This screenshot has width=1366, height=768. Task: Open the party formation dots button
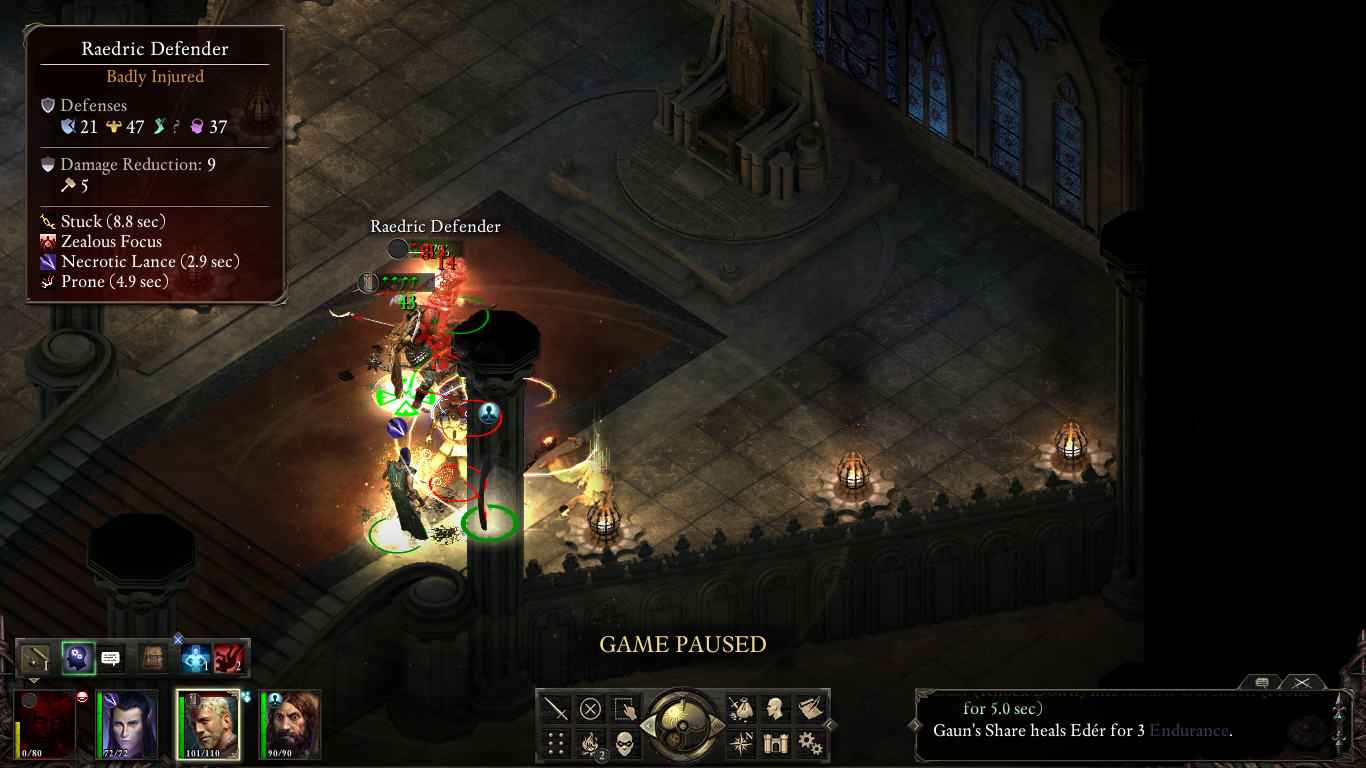click(557, 743)
